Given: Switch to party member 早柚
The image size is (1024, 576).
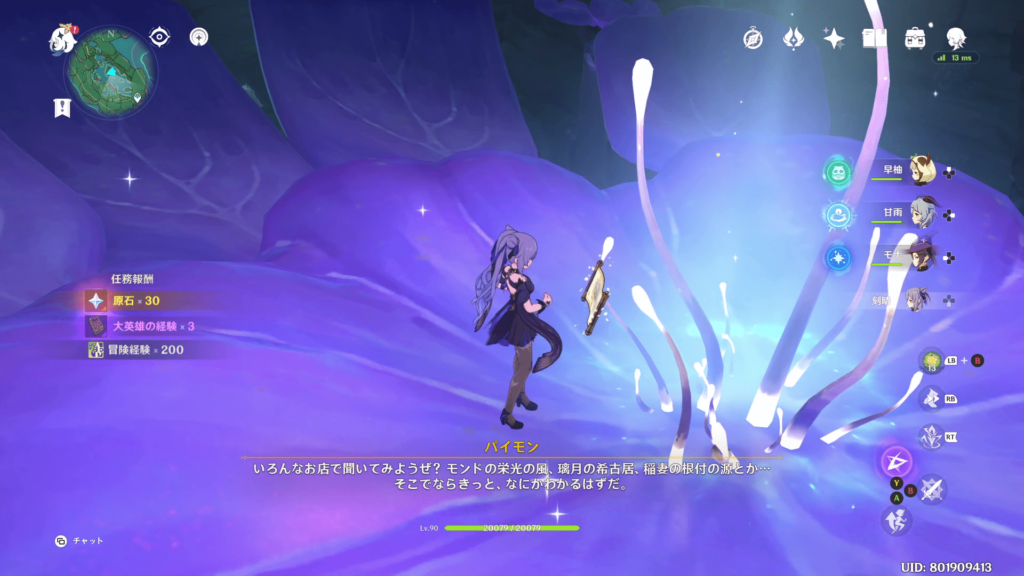Looking at the screenshot, I should (x=921, y=171).
